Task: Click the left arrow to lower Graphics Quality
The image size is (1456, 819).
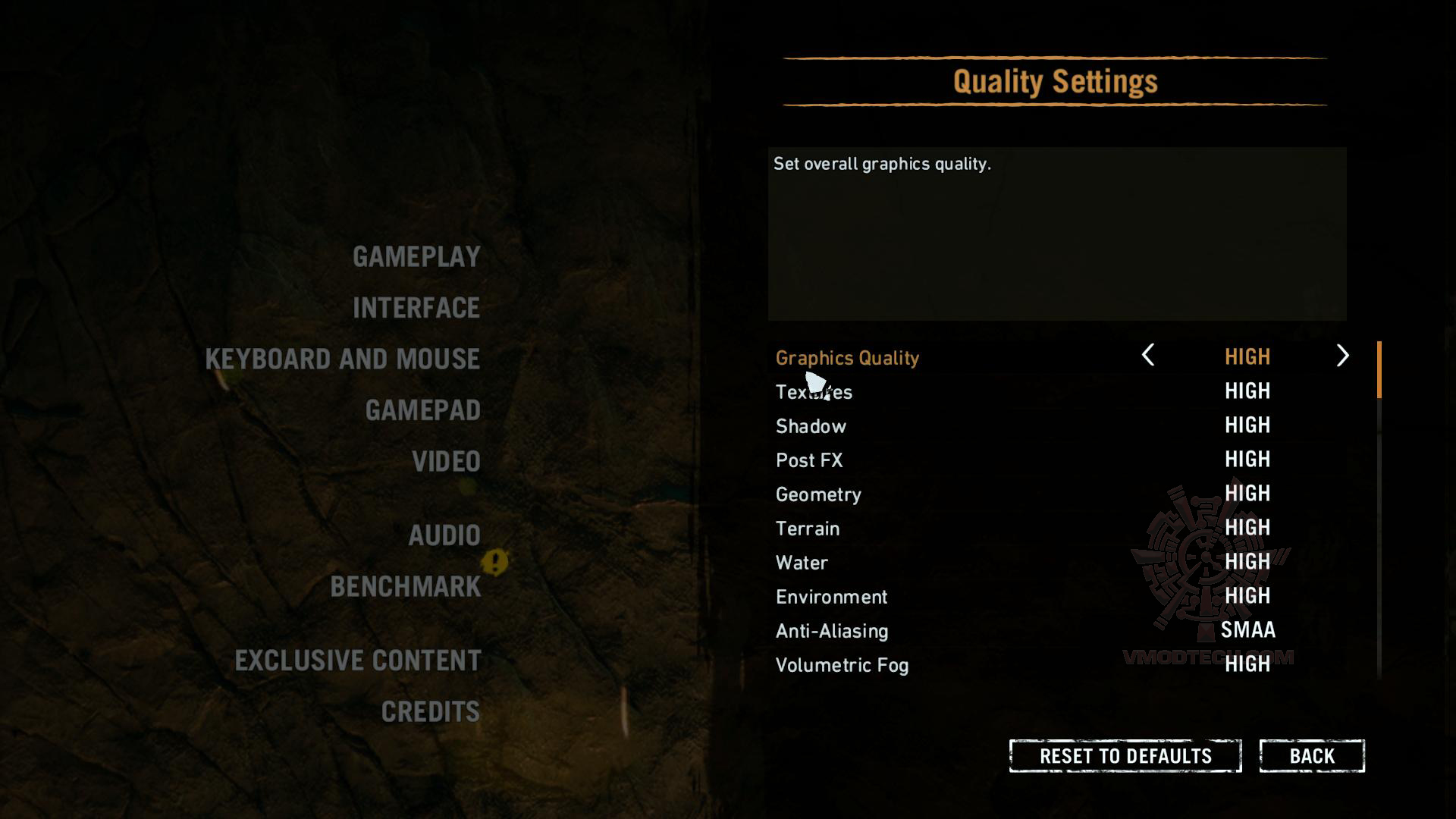Action: 1147,356
